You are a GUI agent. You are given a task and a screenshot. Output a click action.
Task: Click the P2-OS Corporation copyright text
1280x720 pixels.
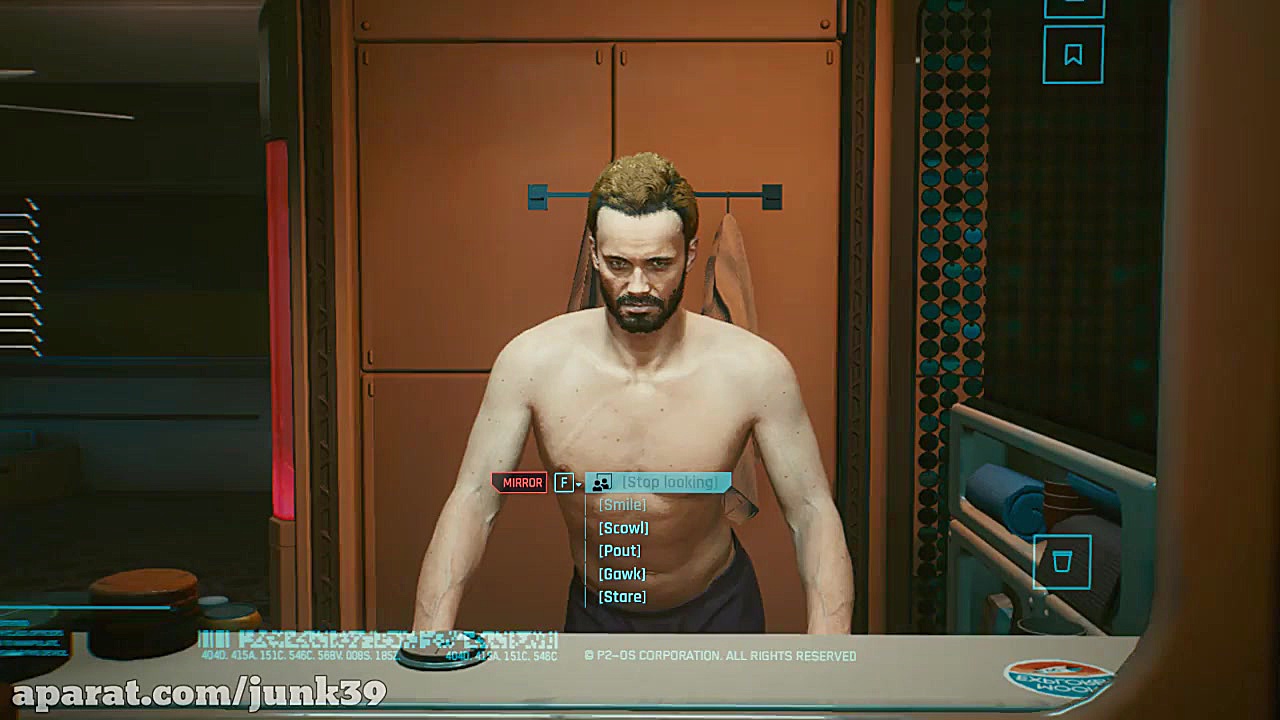tap(720, 654)
